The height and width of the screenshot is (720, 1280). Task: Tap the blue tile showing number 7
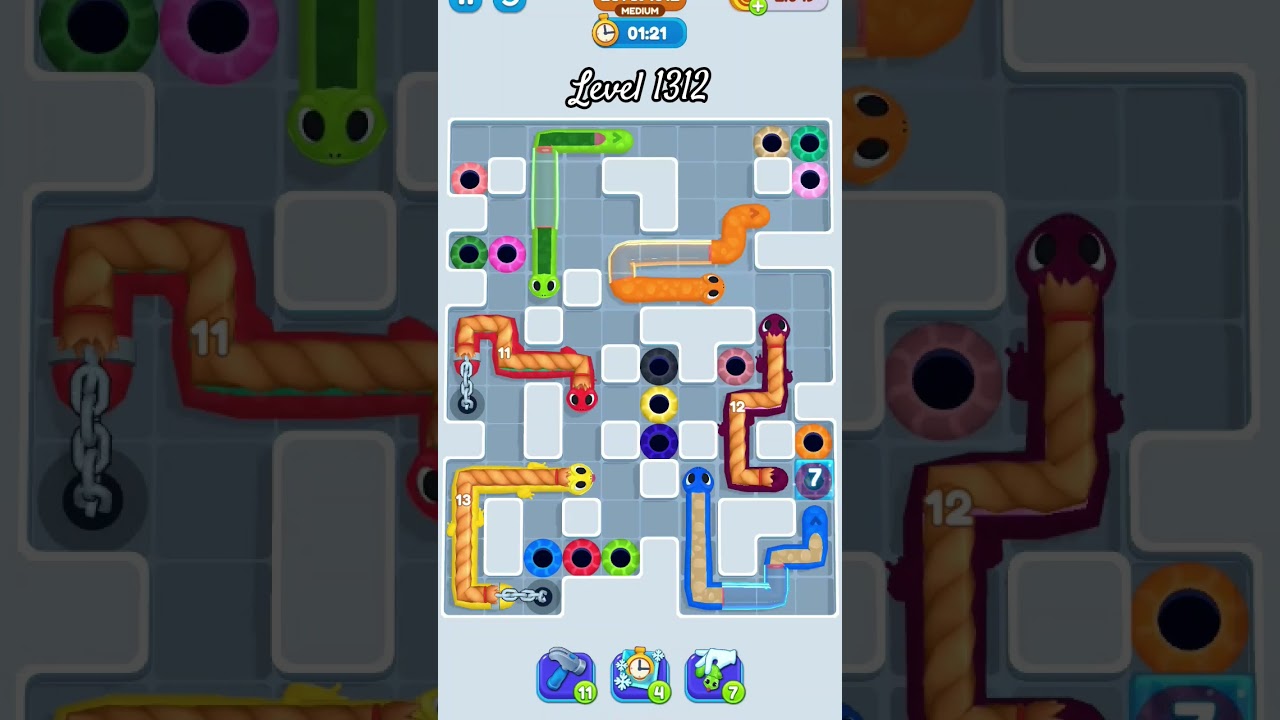[x=813, y=481]
